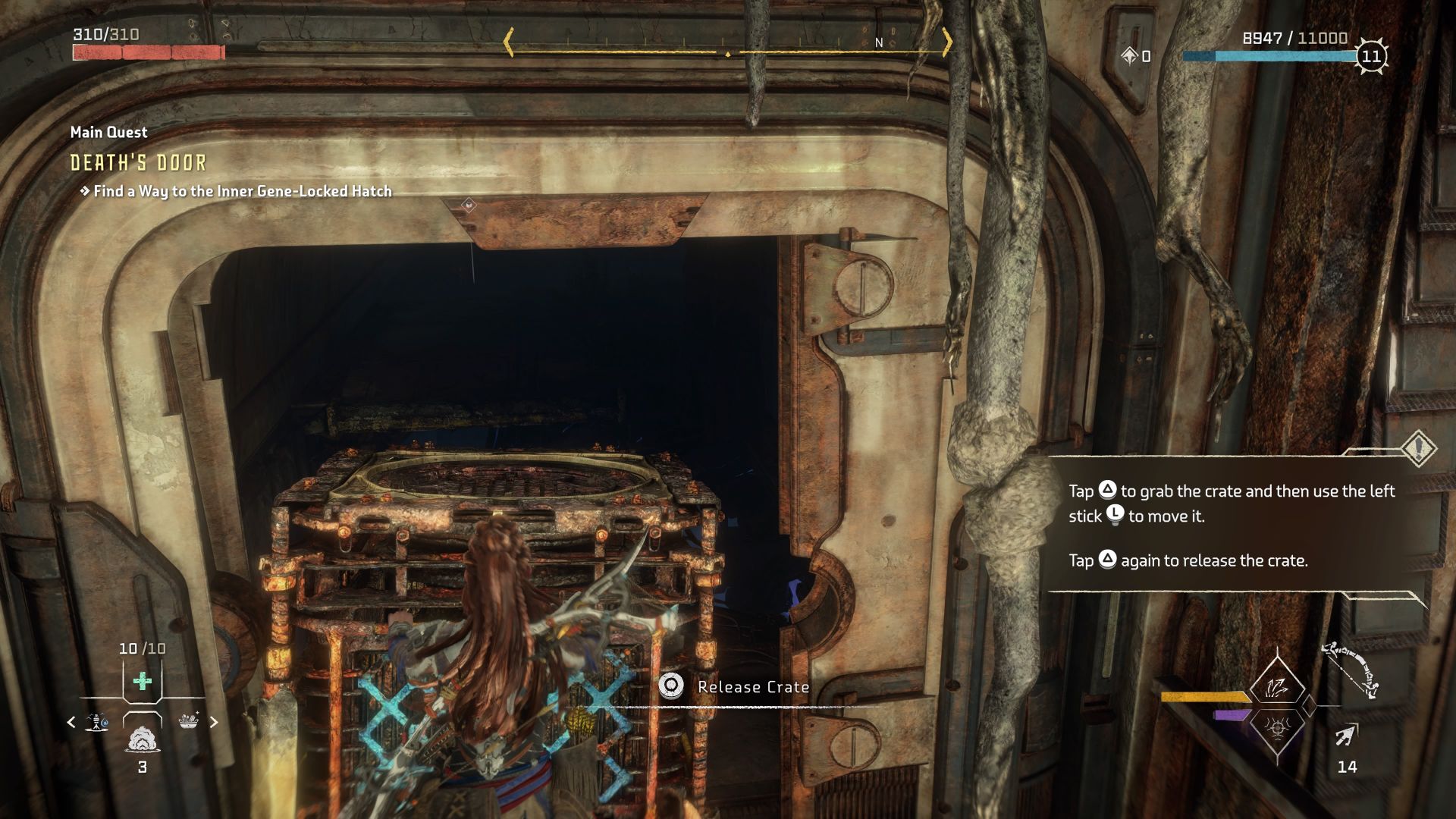Select the green medicine pouch icon
The height and width of the screenshot is (819, 1456).
coord(144,682)
